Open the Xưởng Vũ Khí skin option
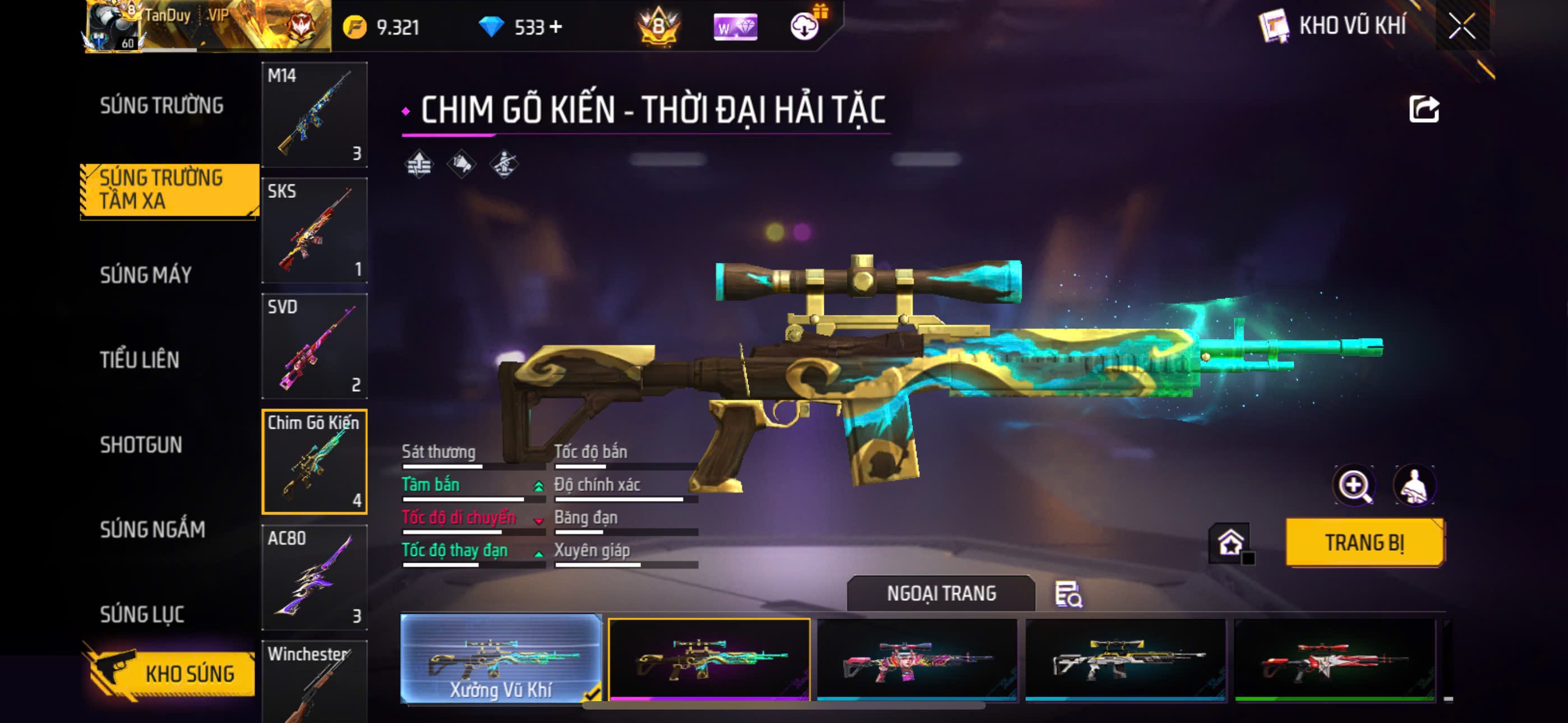The width and height of the screenshot is (1568, 723). (x=500, y=659)
